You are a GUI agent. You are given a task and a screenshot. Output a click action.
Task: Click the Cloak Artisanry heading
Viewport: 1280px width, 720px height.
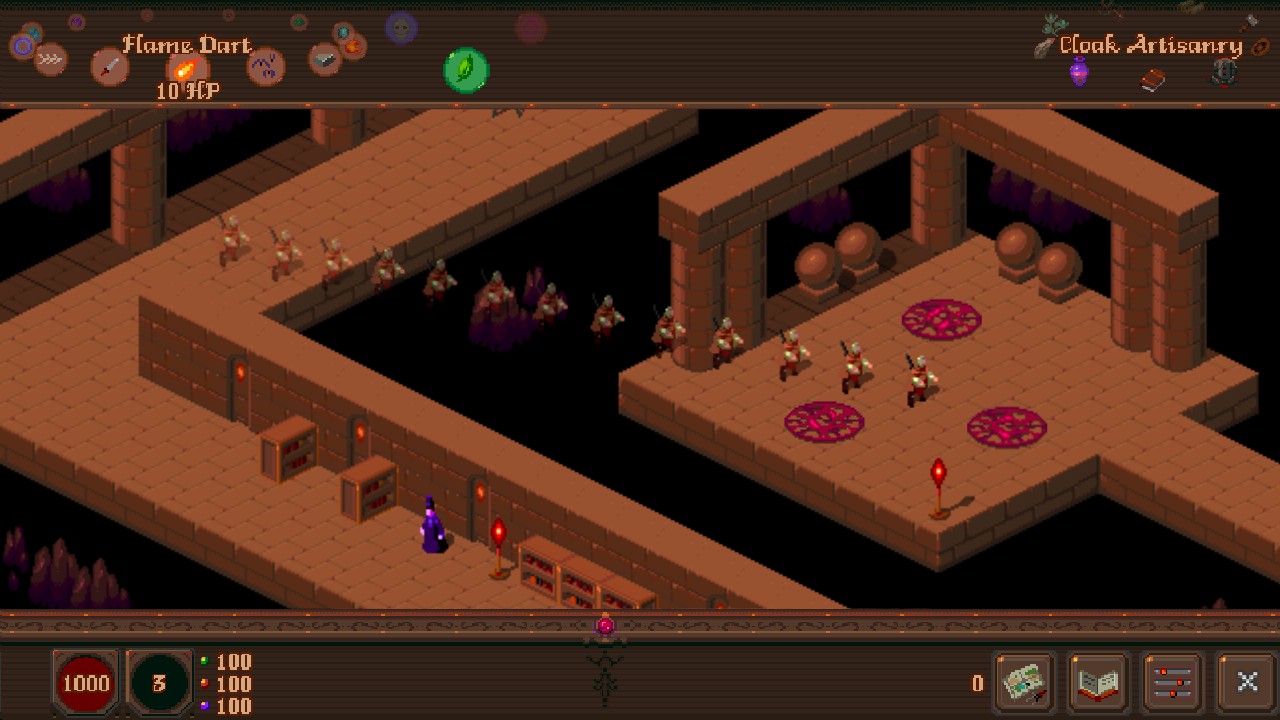1151,45
